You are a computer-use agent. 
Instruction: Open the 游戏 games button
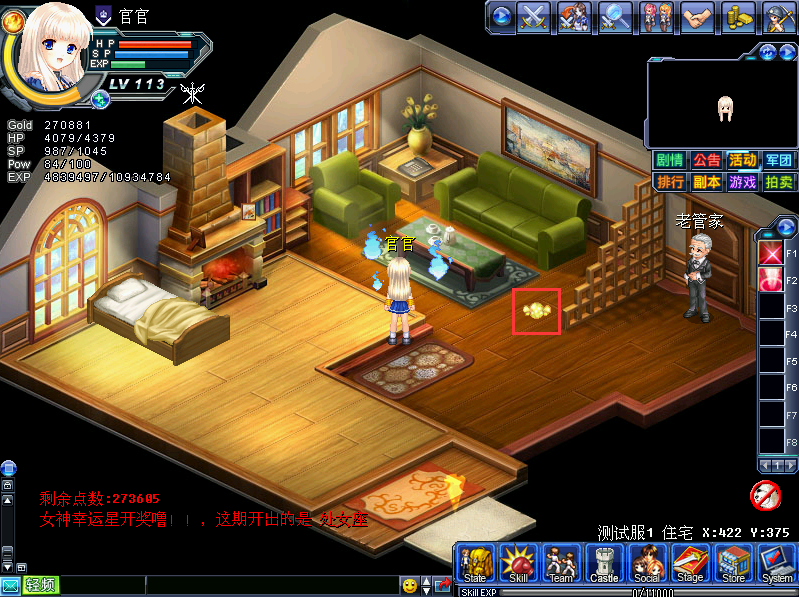742,182
